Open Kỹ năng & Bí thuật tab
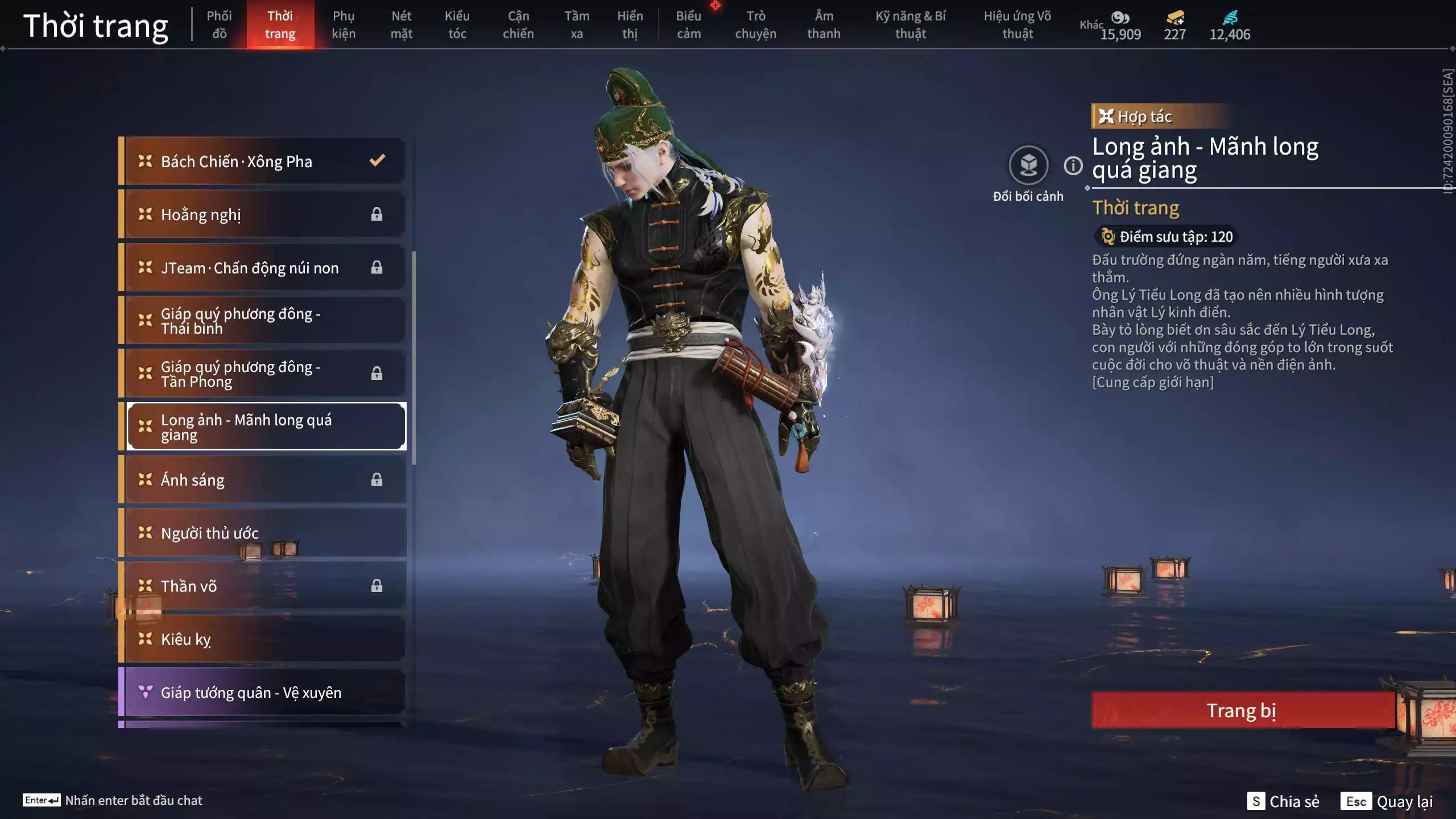 (911, 25)
